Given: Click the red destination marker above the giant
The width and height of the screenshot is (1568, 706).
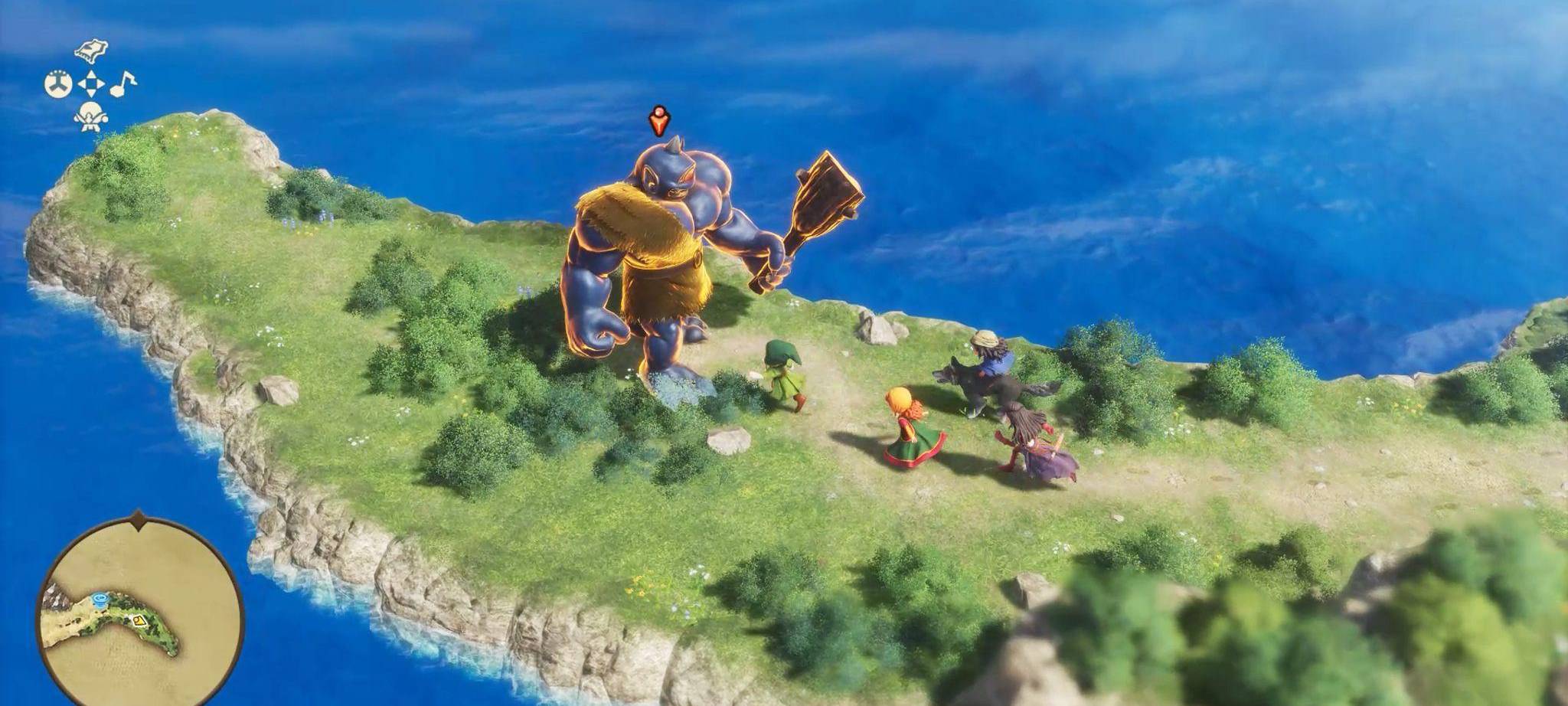Looking at the screenshot, I should 658,119.
